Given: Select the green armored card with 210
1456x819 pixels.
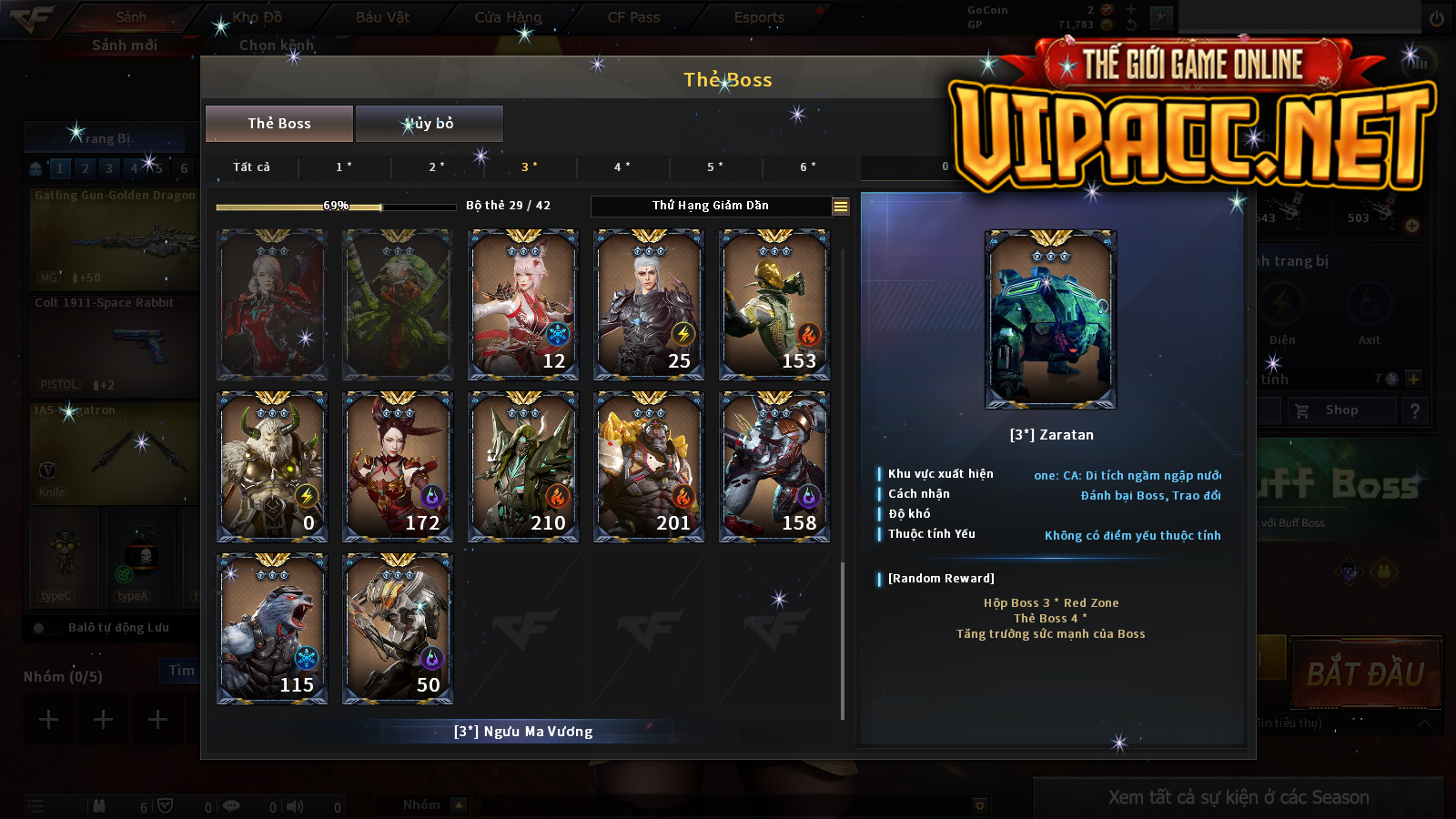Looking at the screenshot, I should coord(523,466).
